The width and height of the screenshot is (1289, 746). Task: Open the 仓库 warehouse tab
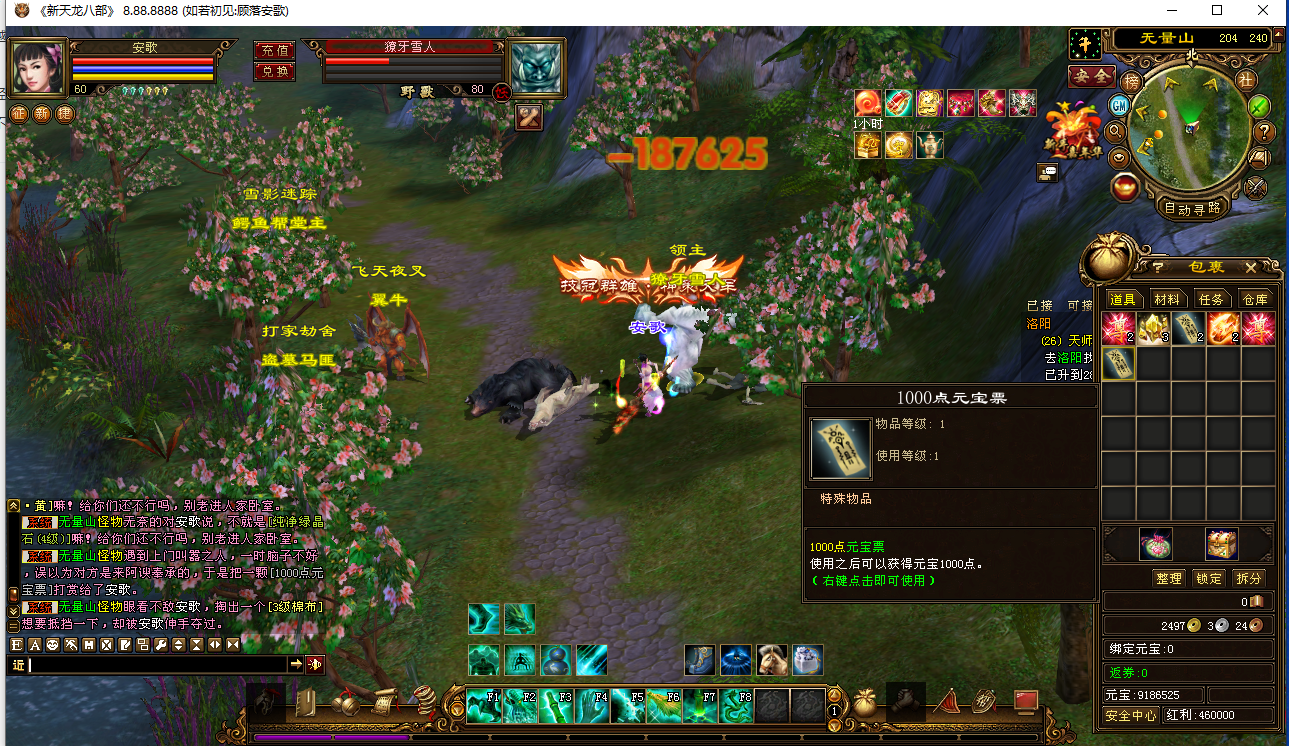tap(1254, 299)
